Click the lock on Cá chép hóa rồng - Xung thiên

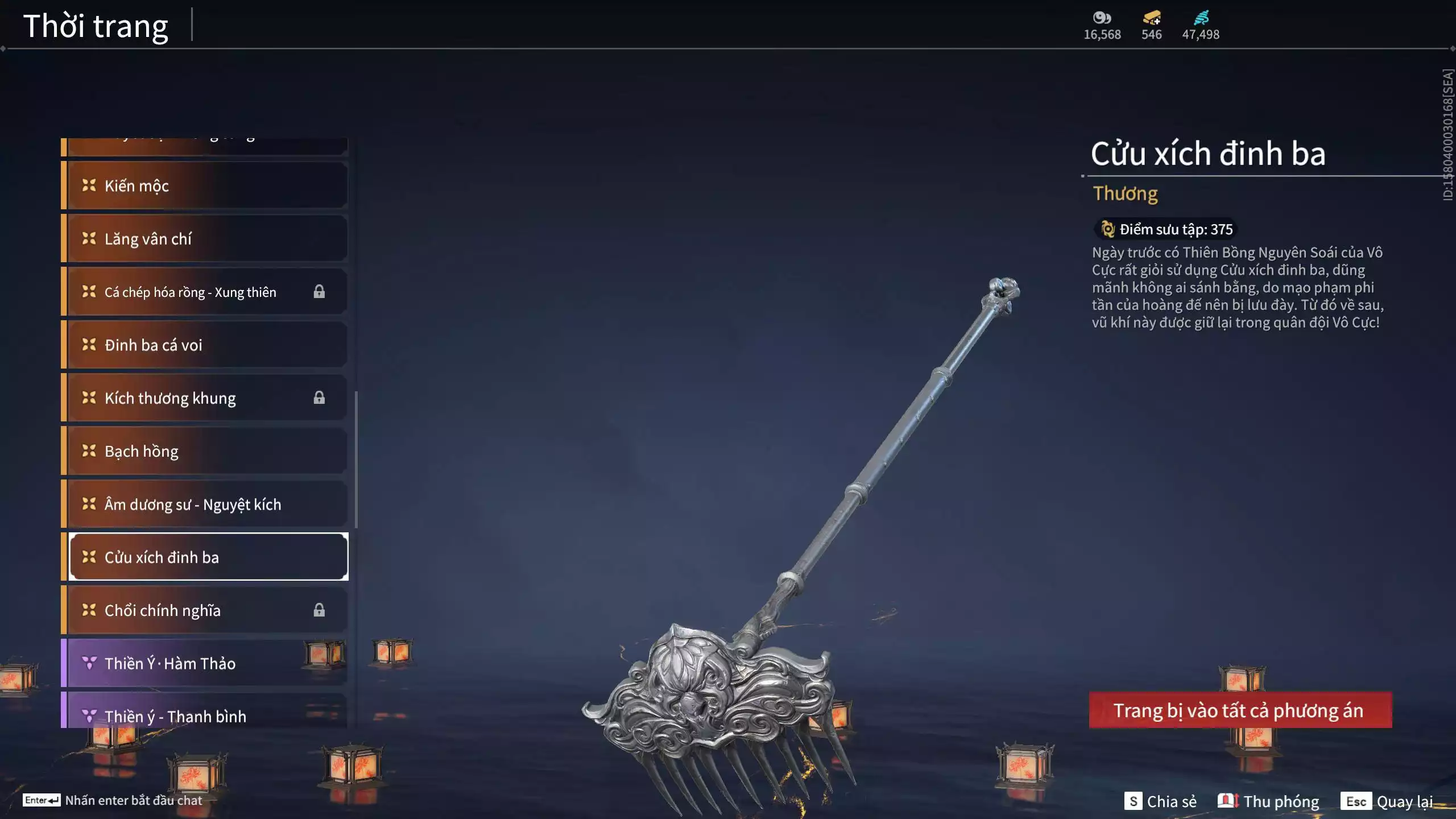[x=320, y=291]
